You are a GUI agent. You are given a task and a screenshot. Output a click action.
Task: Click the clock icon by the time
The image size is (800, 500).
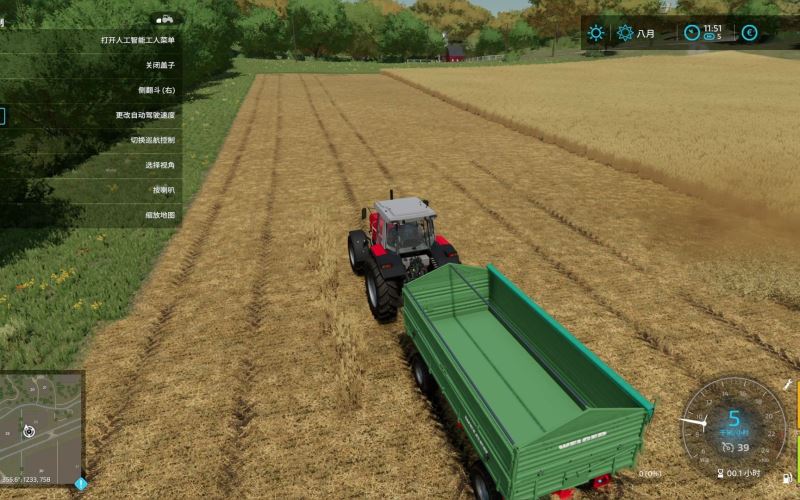[692, 33]
